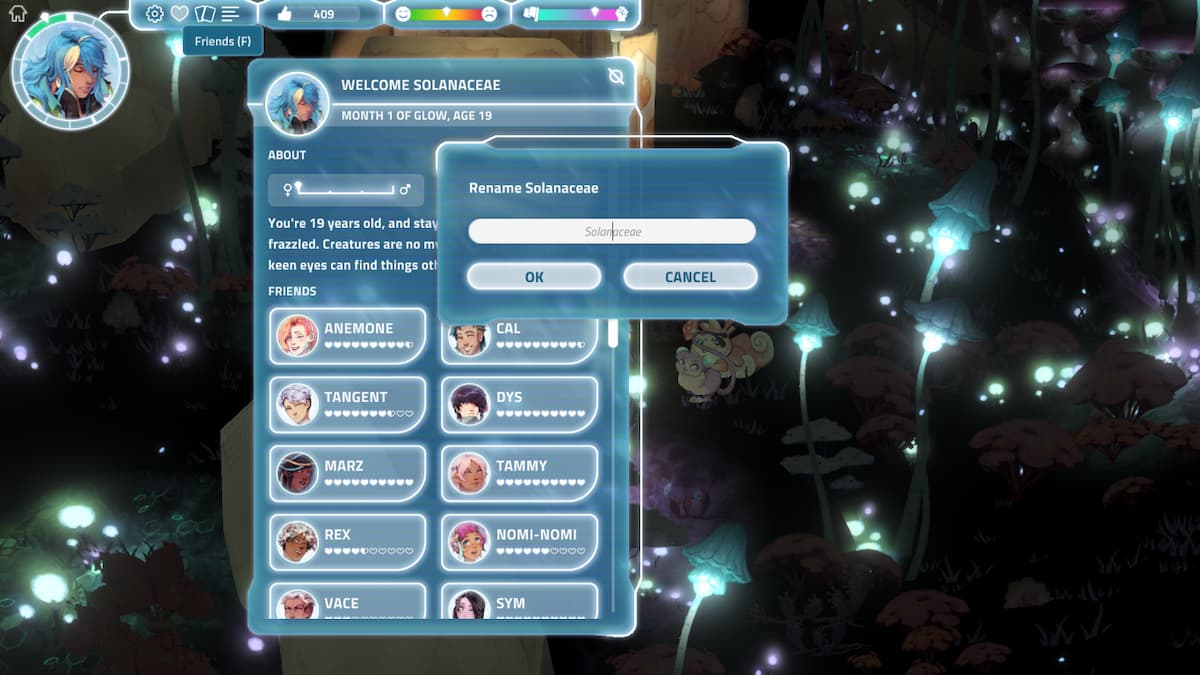Confirm the rename with OK

click(x=534, y=277)
